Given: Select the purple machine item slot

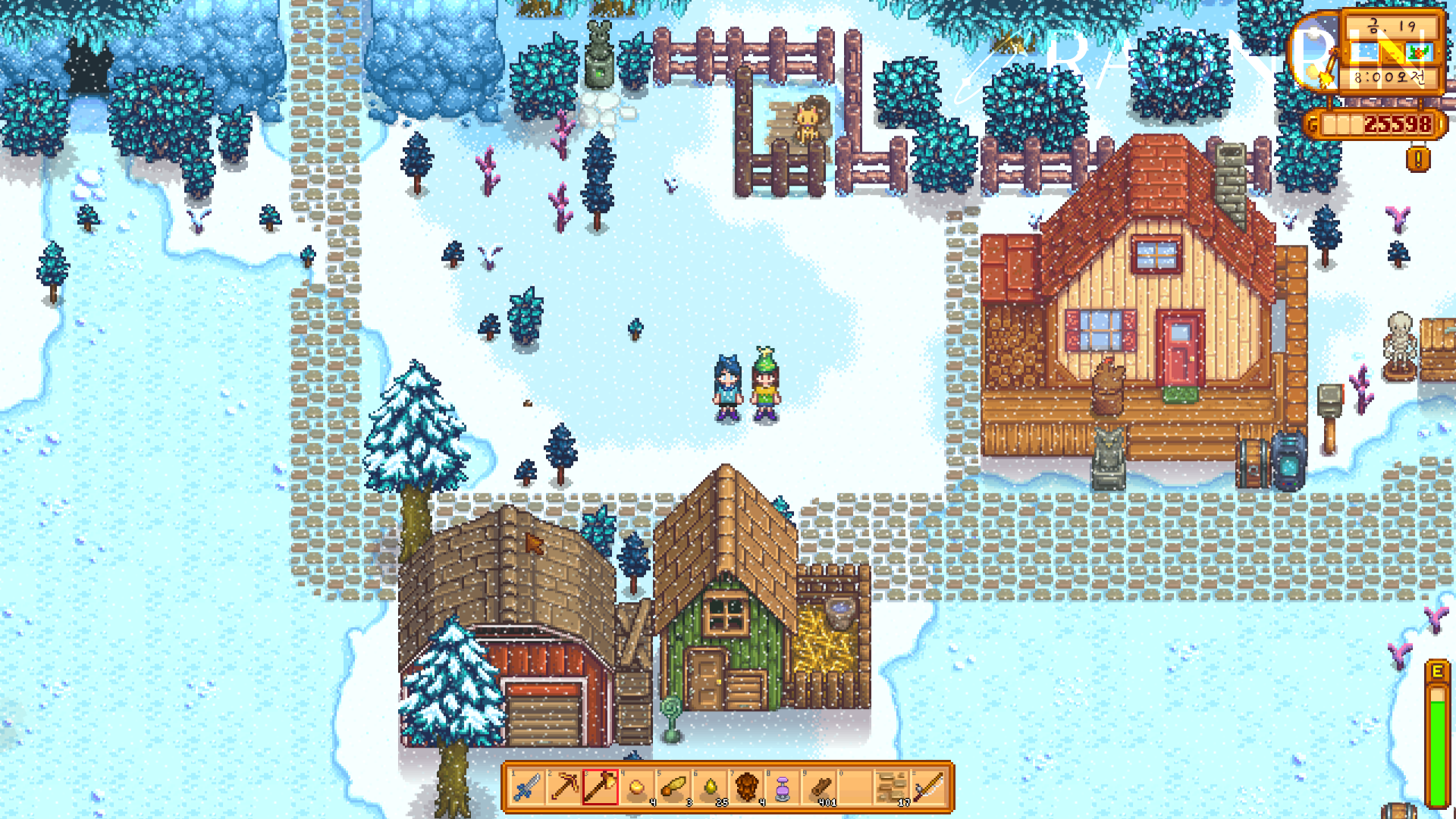Looking at the screenshot, I should (x=783, y=787).
